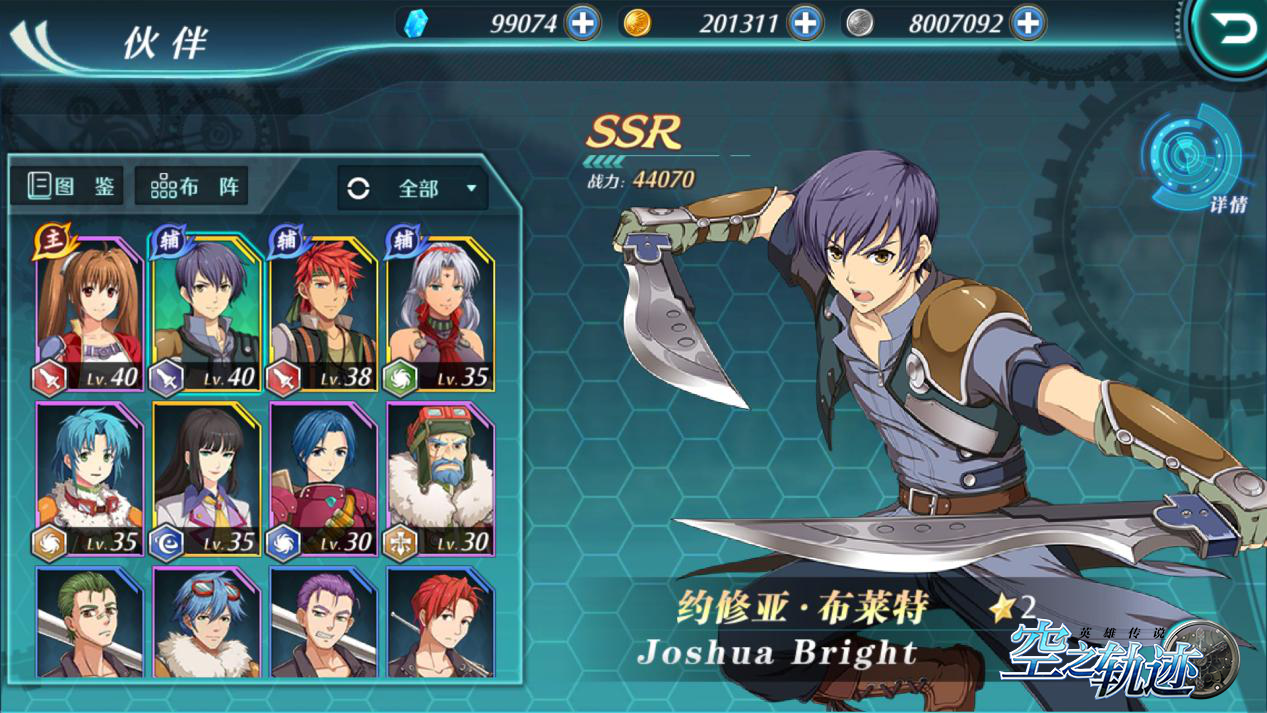Add more gold coins
Viewport: 1267px width, 713px height.
(805, 22)
